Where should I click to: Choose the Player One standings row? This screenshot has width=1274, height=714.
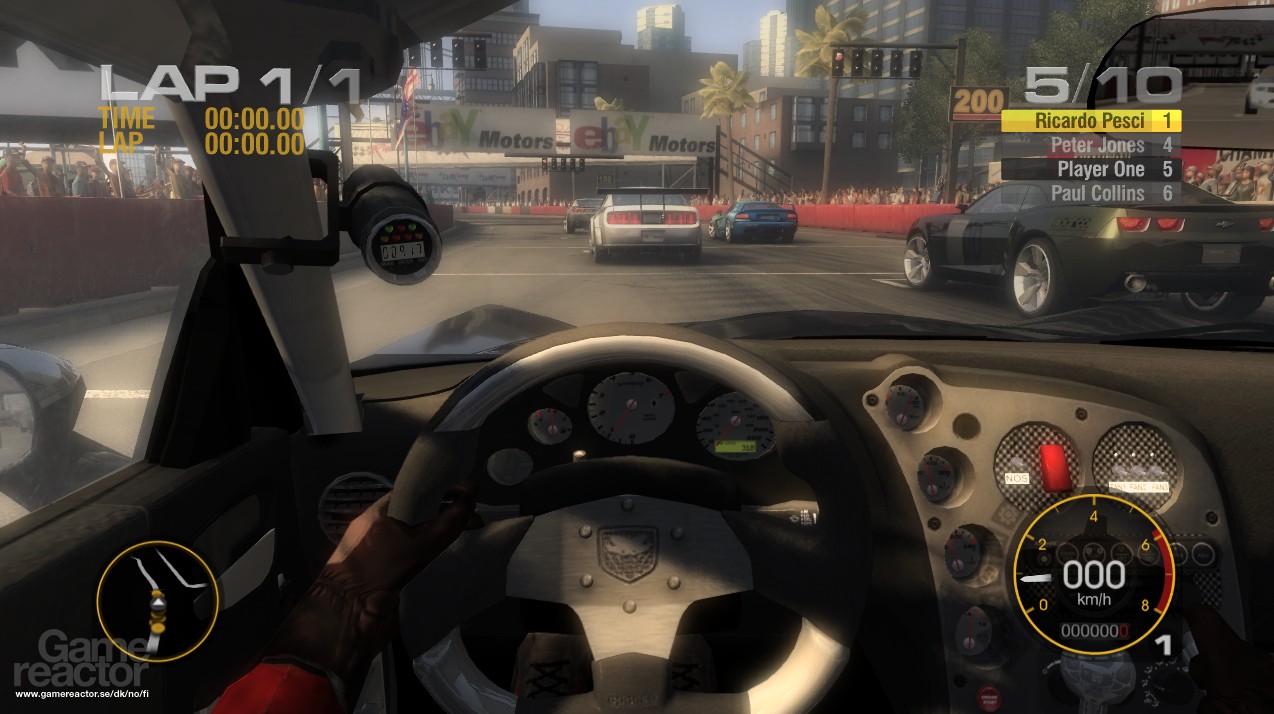pos(1090,169)
